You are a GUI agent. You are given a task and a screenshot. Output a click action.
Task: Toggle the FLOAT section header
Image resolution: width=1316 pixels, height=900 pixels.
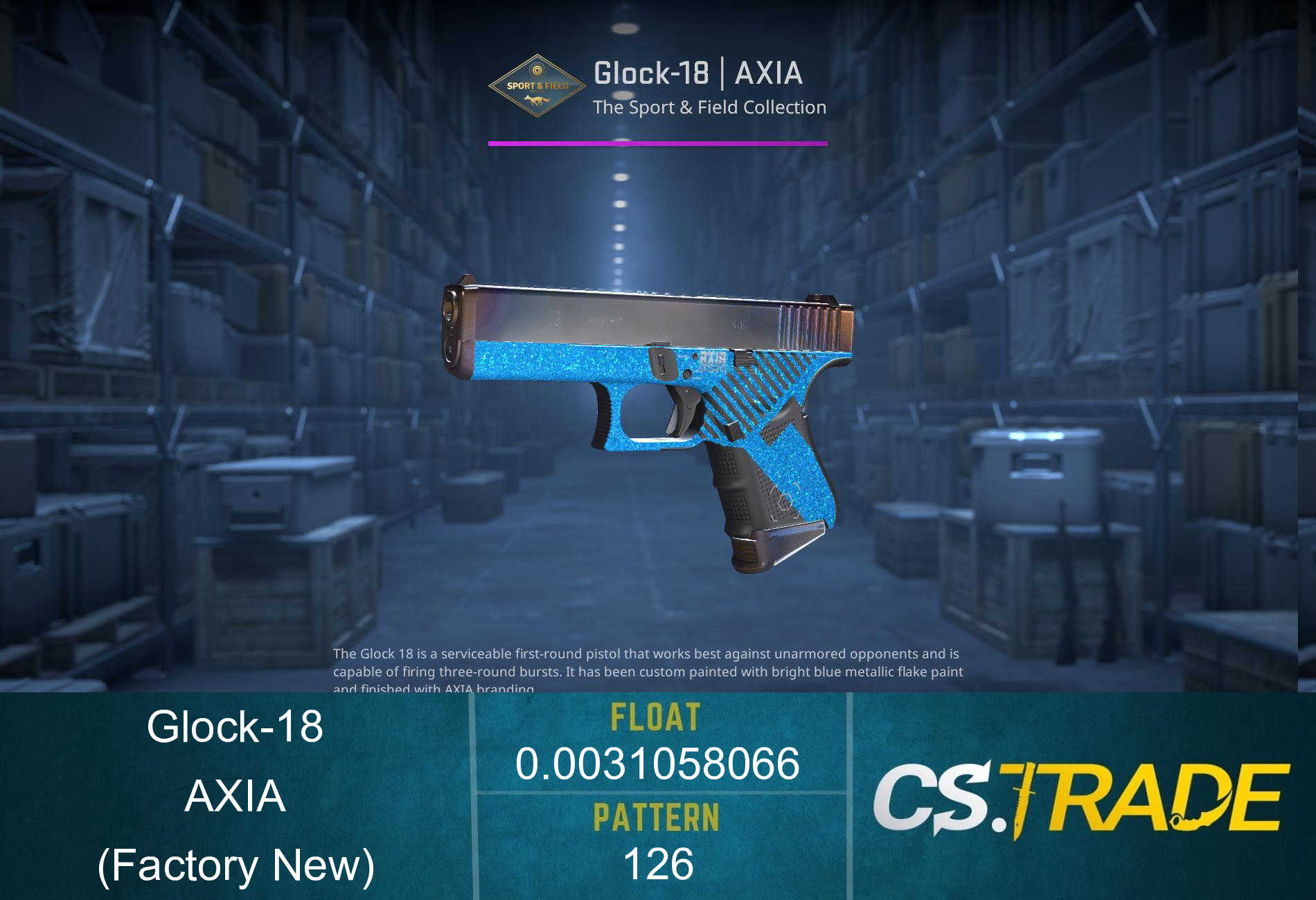point(658,720)
